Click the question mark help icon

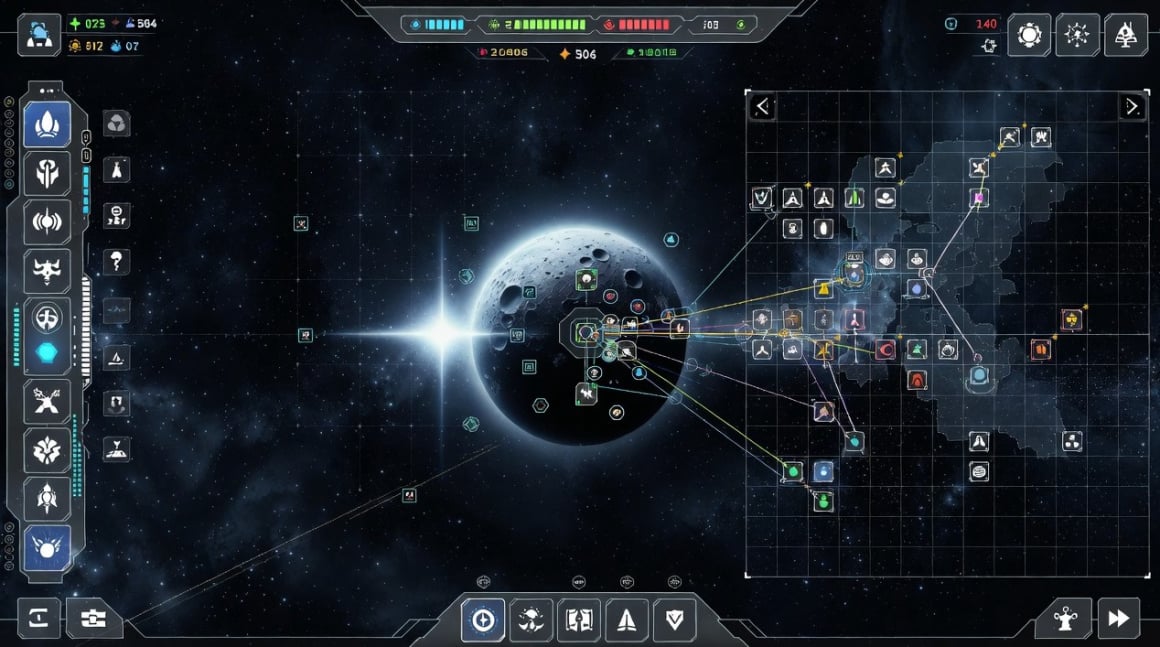(x=117, y=263)
